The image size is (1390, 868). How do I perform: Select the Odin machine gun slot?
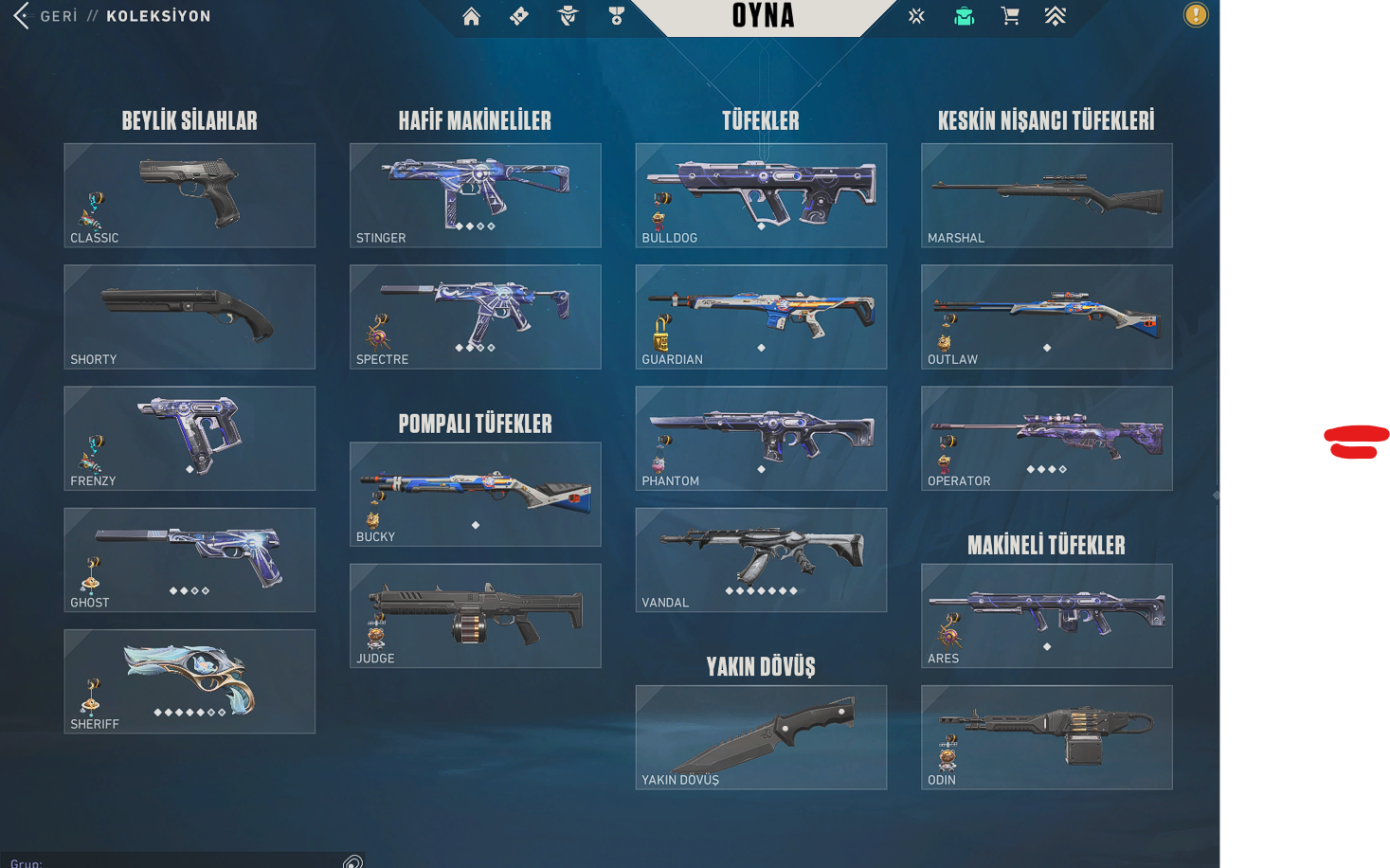[1046, 736]
